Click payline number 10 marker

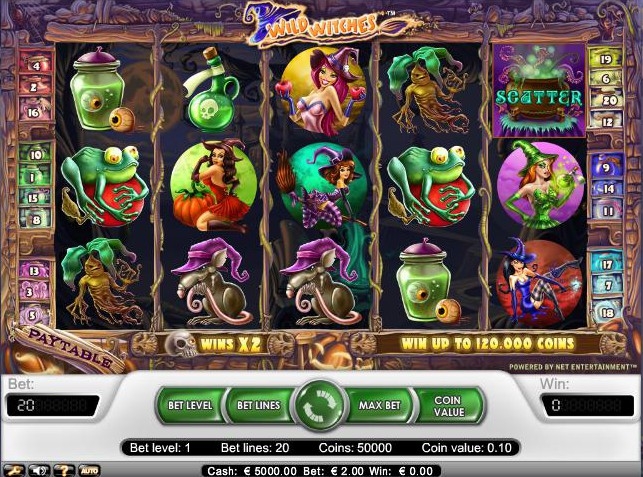(36, 155)
